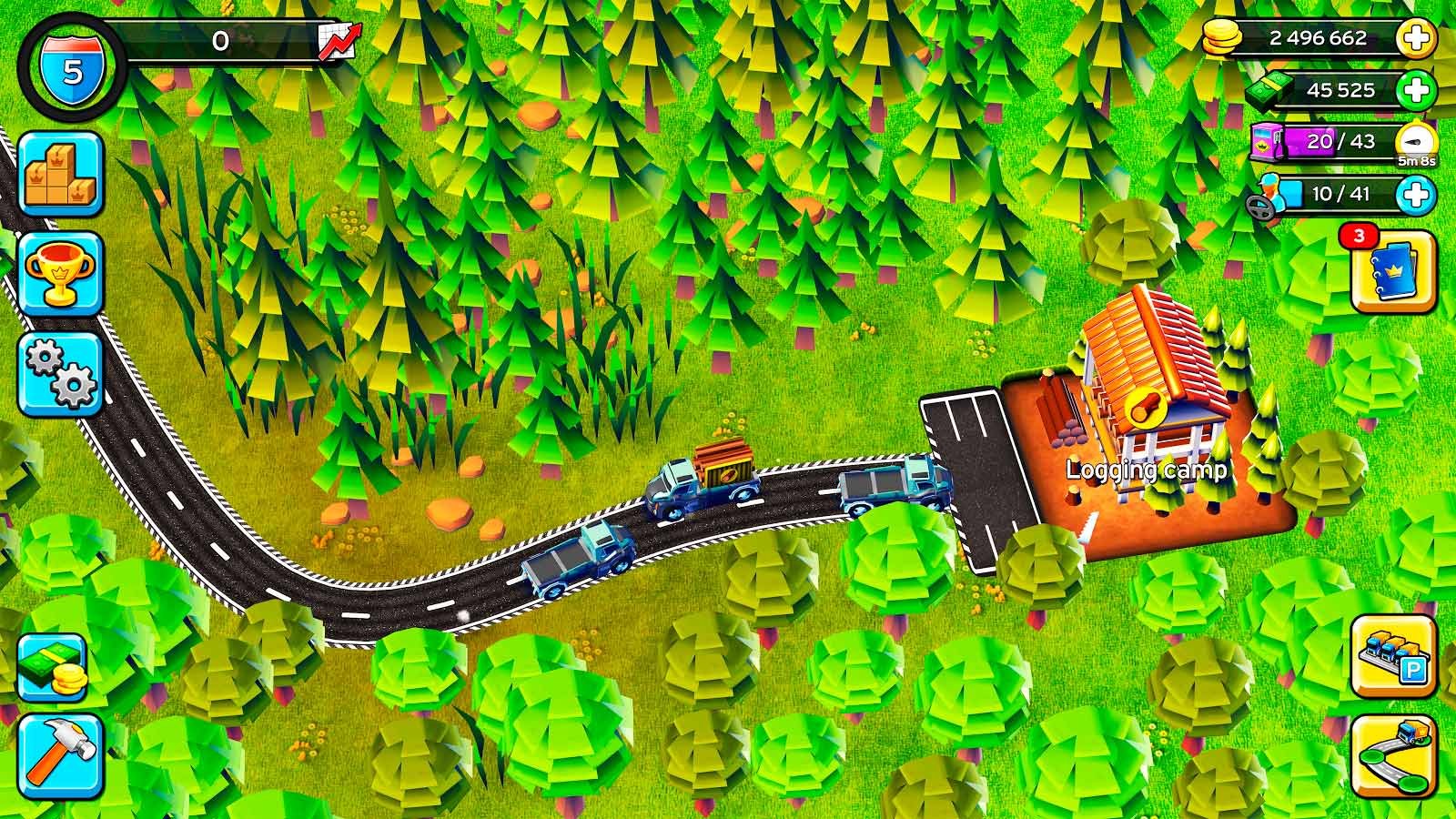Open the blue notebook with 3 notifications
The width and height of the screenshot is (1456, 819).
[x=1393, y=272]
